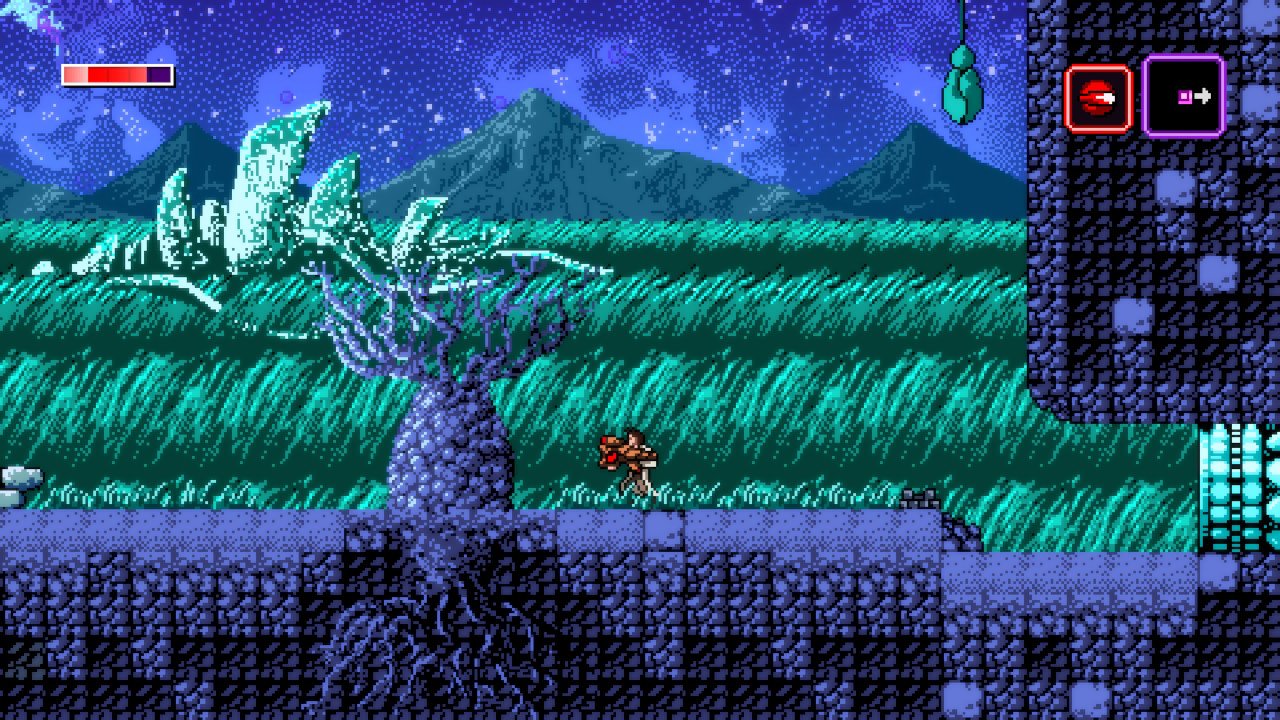The width and height of the screenshot is (1280, 720).
Task: Select the red orb weapon icon
Action: tap(1097, 98)
